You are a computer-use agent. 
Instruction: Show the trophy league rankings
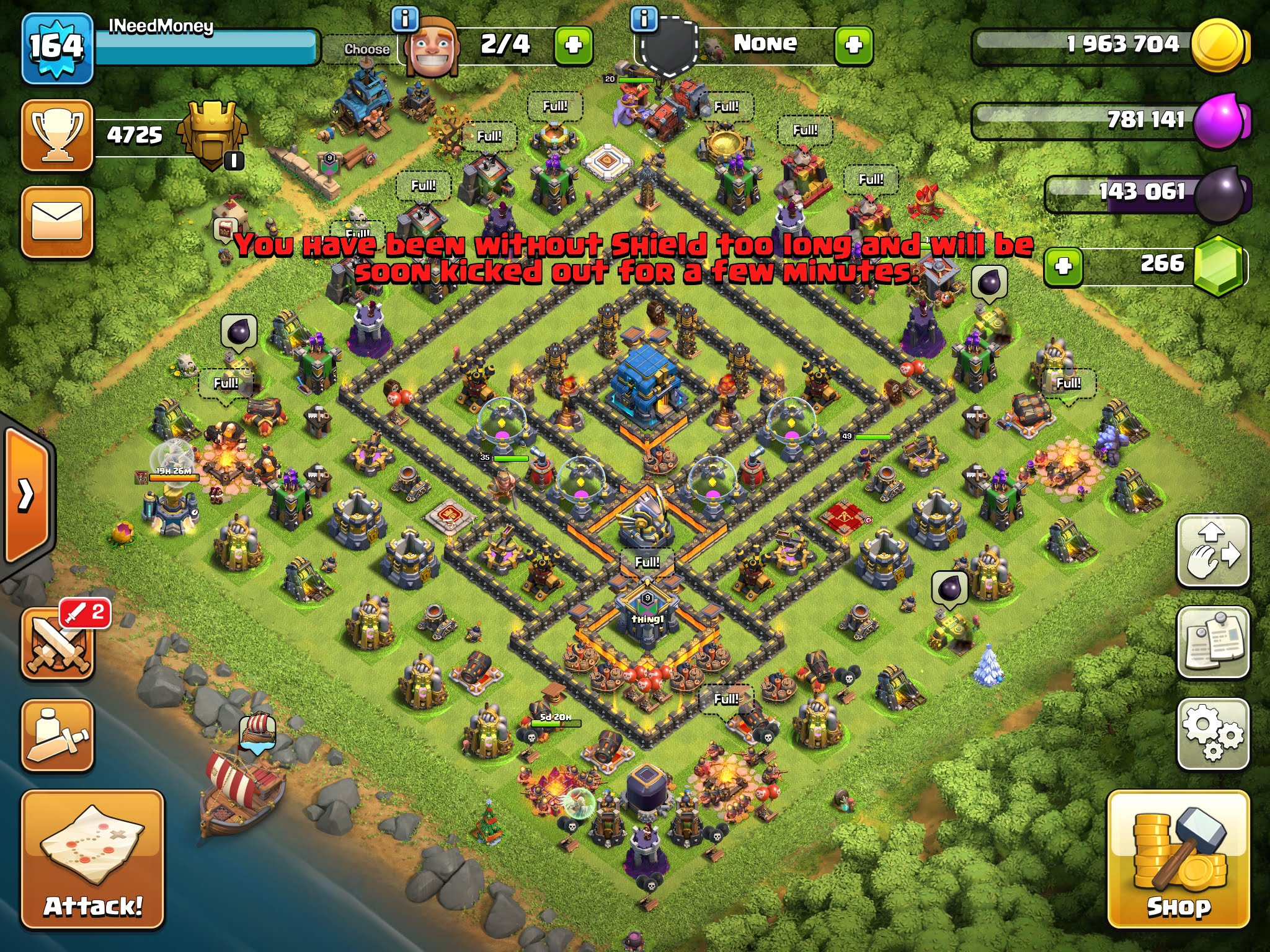point(57,134)
